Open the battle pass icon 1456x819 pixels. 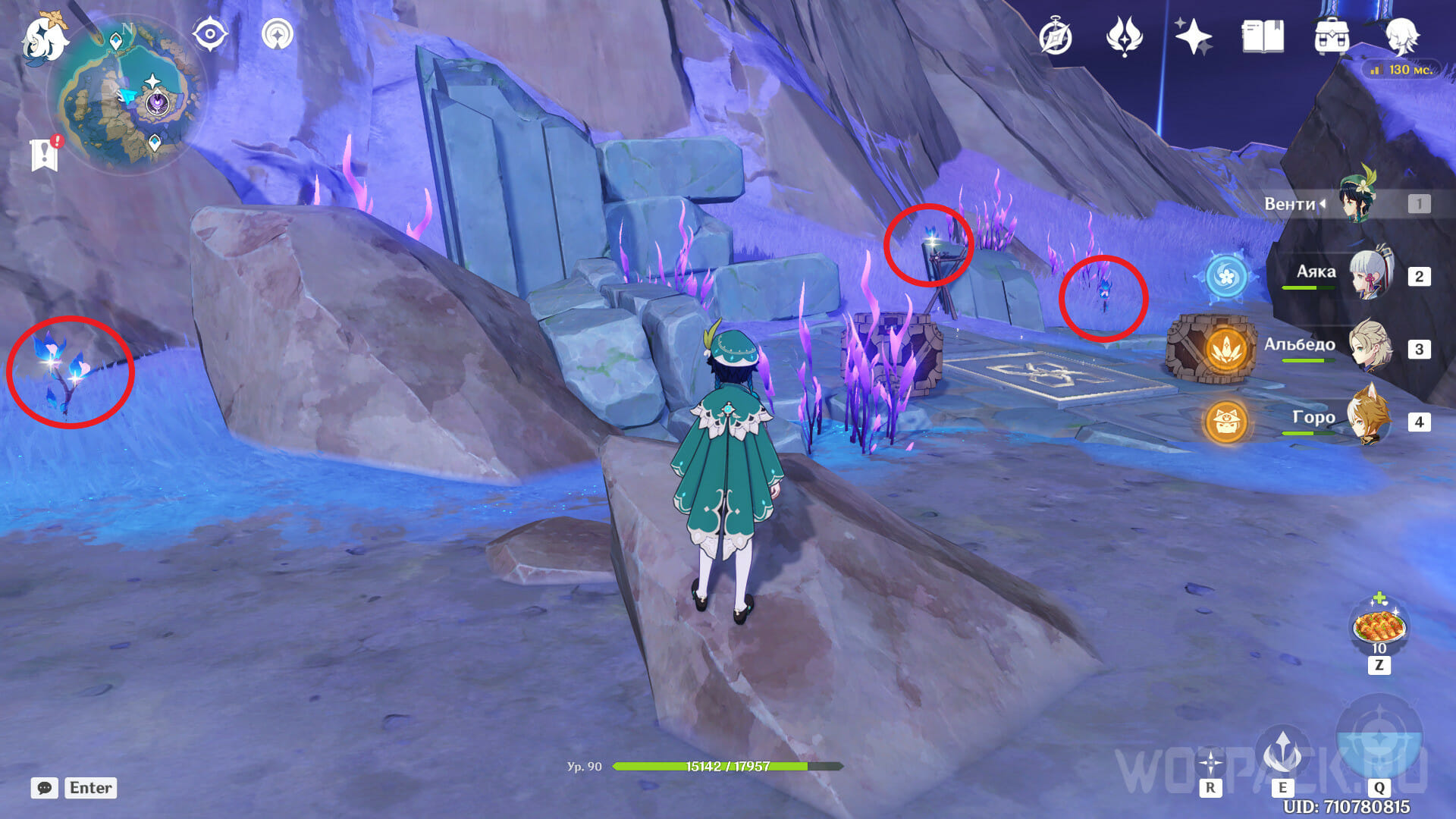coord(1124,37)
